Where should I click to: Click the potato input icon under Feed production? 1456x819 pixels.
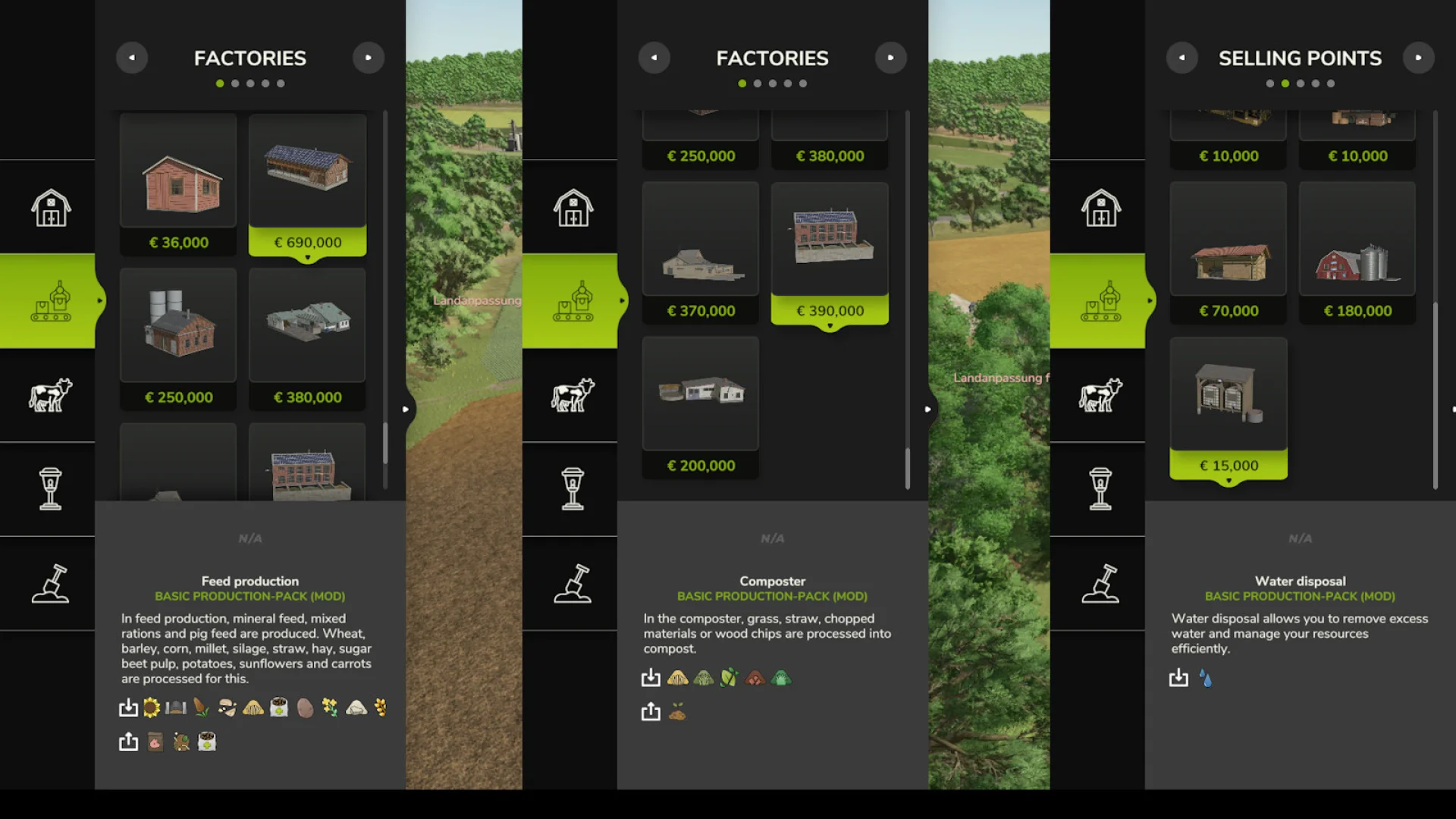pos(305,708)
